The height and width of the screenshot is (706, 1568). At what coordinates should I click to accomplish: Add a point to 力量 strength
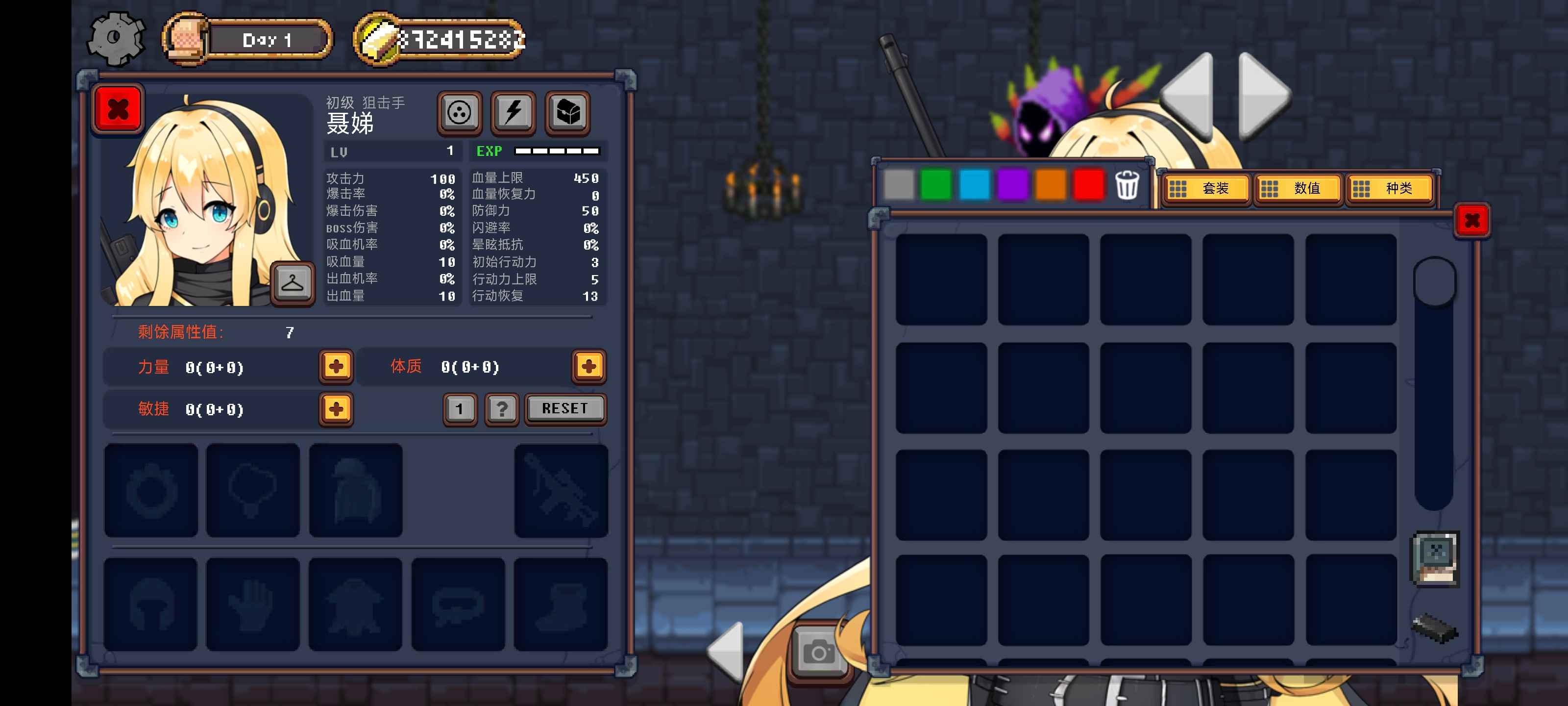pos(336,366)
